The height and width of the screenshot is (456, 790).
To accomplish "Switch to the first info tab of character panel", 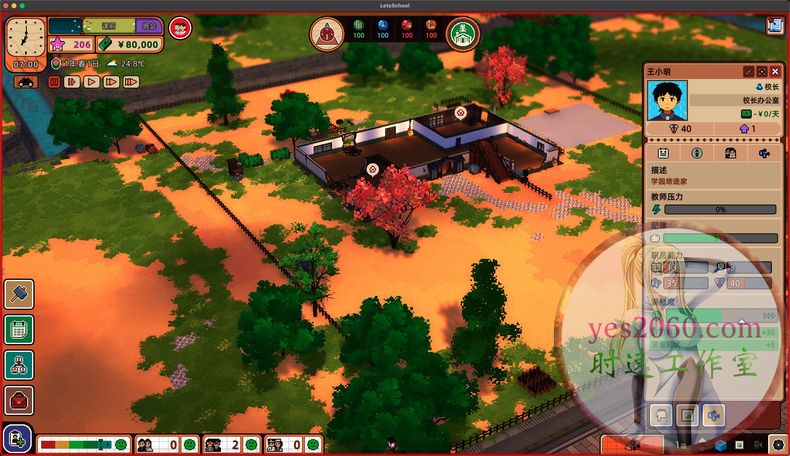I will pyautogui.click(x=663, y=153).
